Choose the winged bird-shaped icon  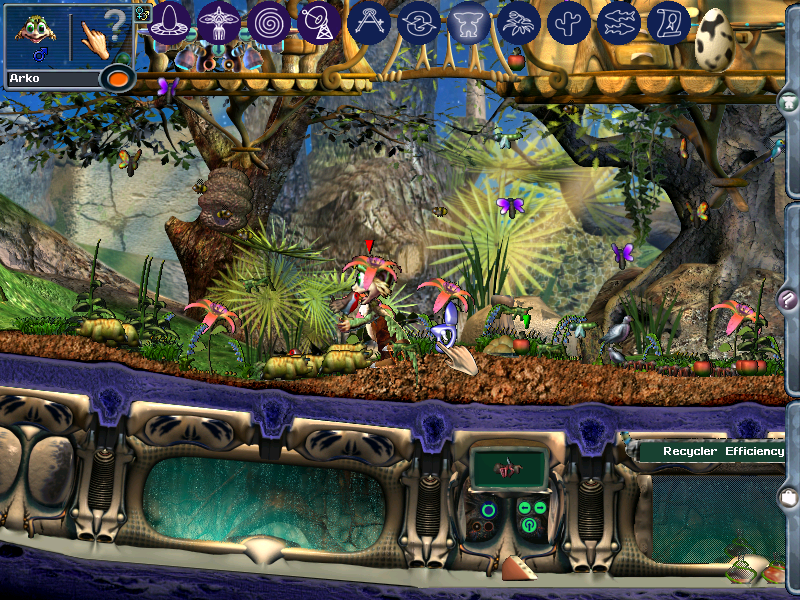tap(219, 21)
